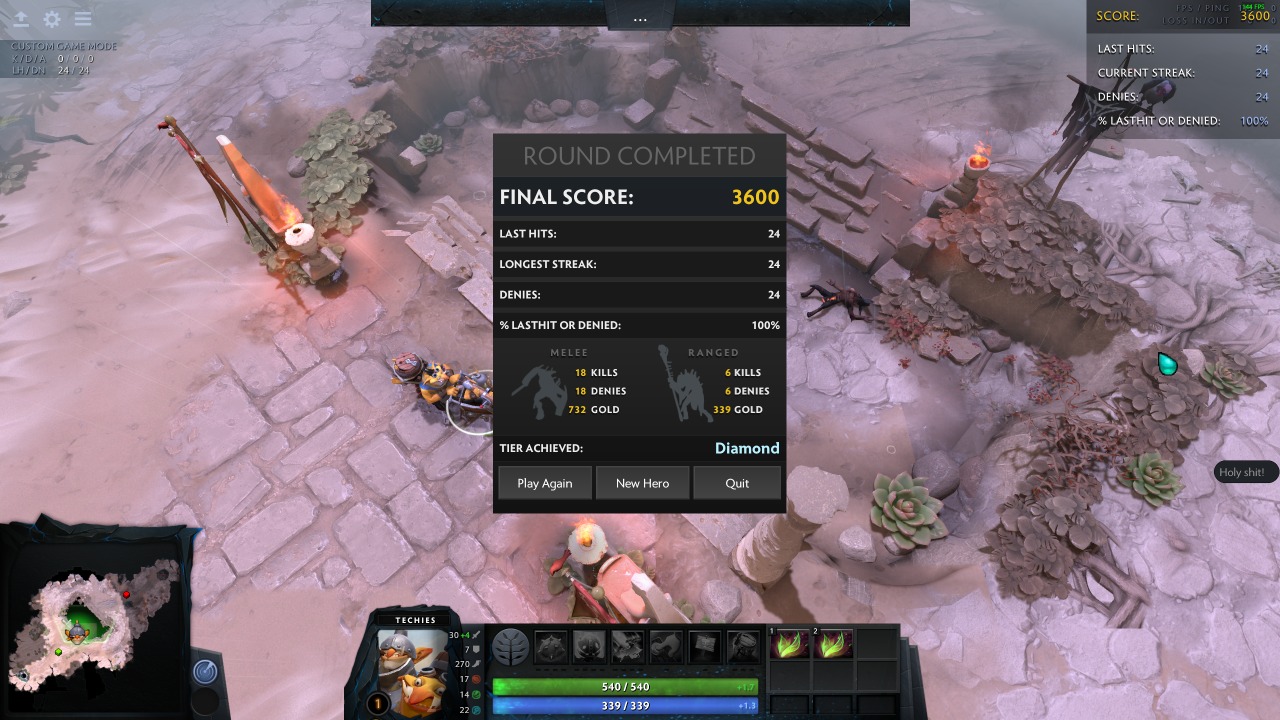
Task: Click the back-to-dashboard arrow icon
Action: click(x=20, y=19)
